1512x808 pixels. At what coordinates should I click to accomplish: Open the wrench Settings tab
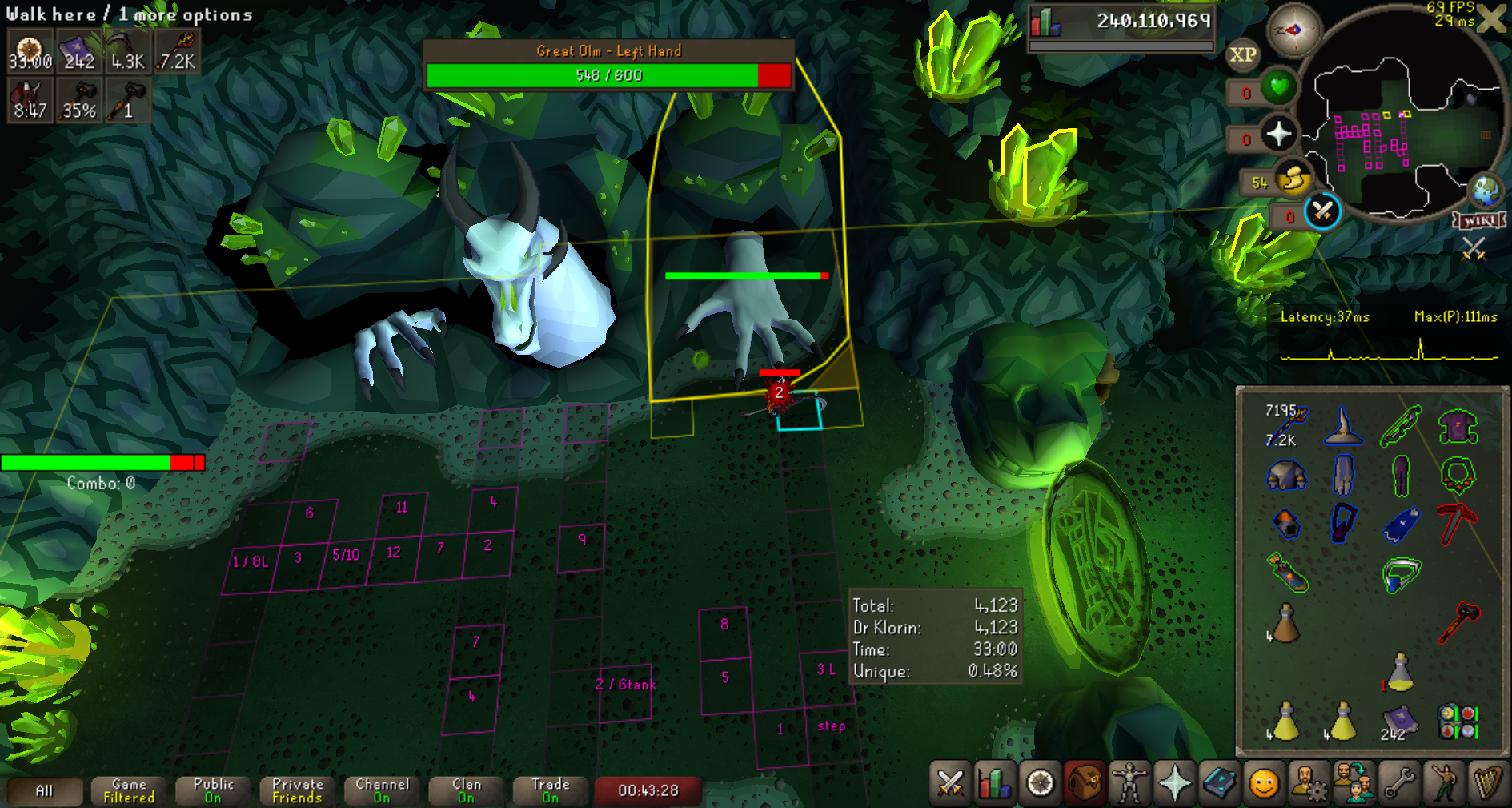click(1398, 782)
